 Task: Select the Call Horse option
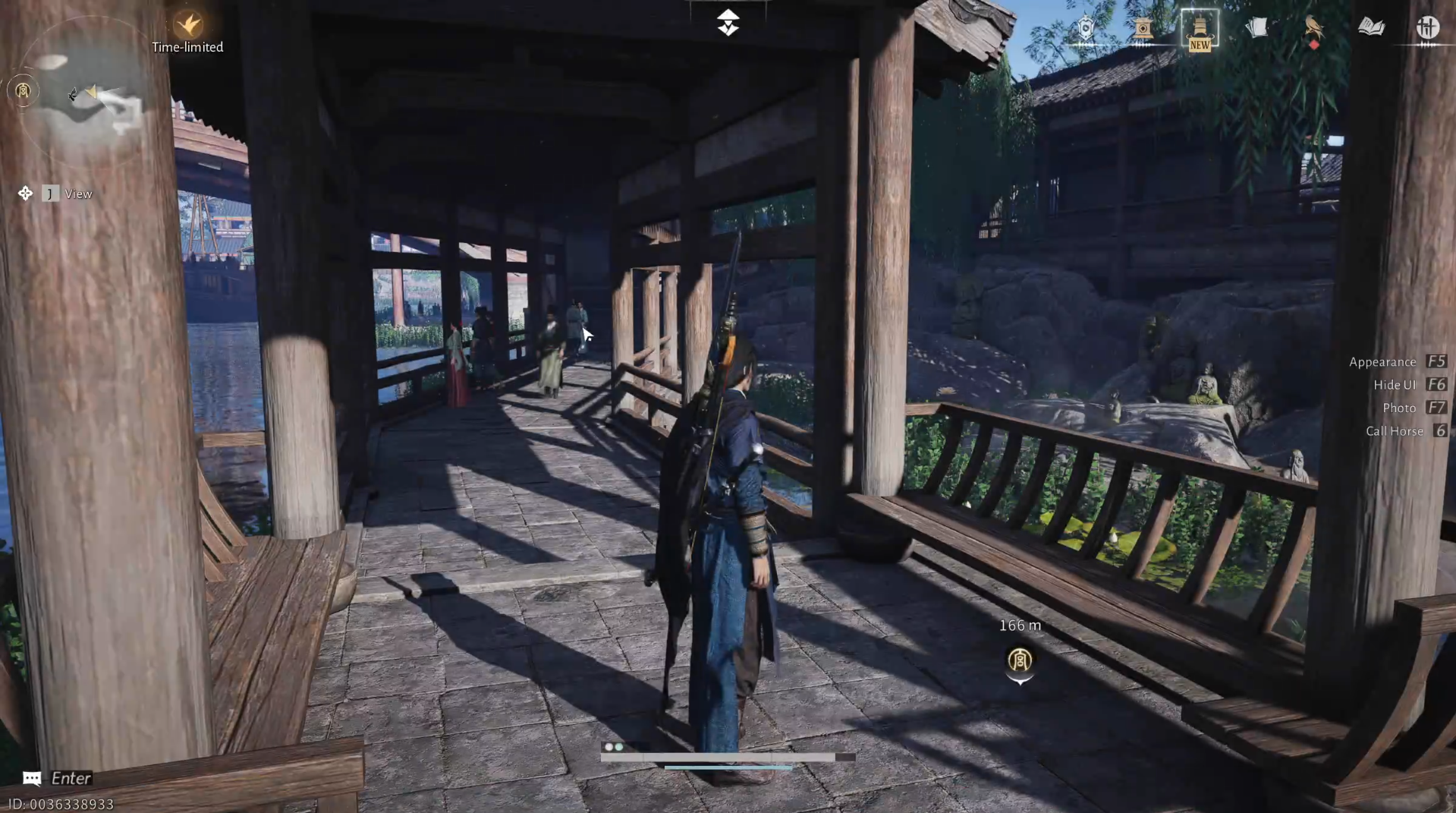coord(1395,430)
